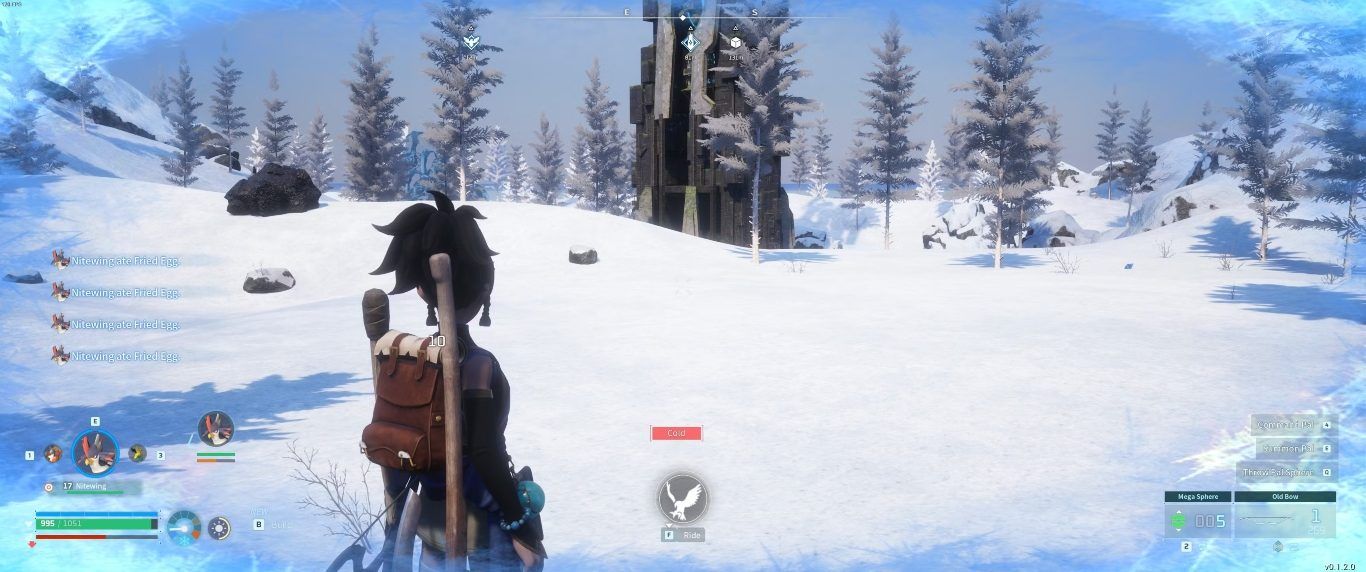
Task: Switch to the previous party pal icon
Action: click(x=53, y=453)
